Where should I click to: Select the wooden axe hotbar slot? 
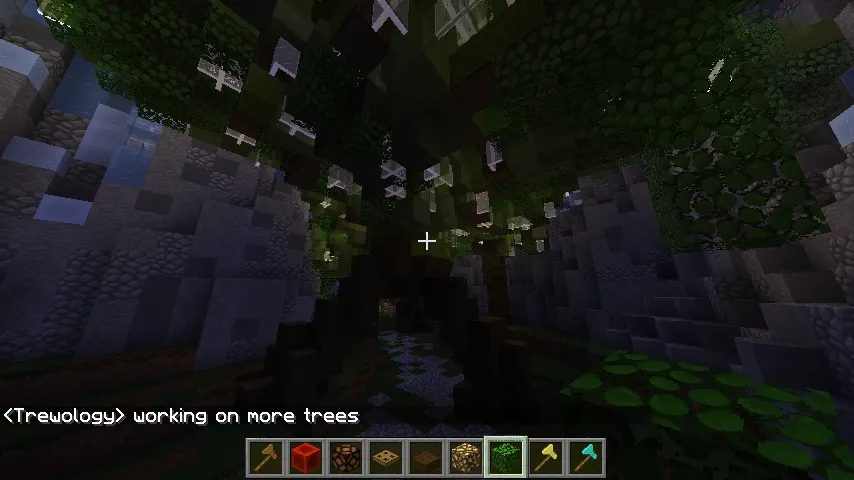pos(267,457)
